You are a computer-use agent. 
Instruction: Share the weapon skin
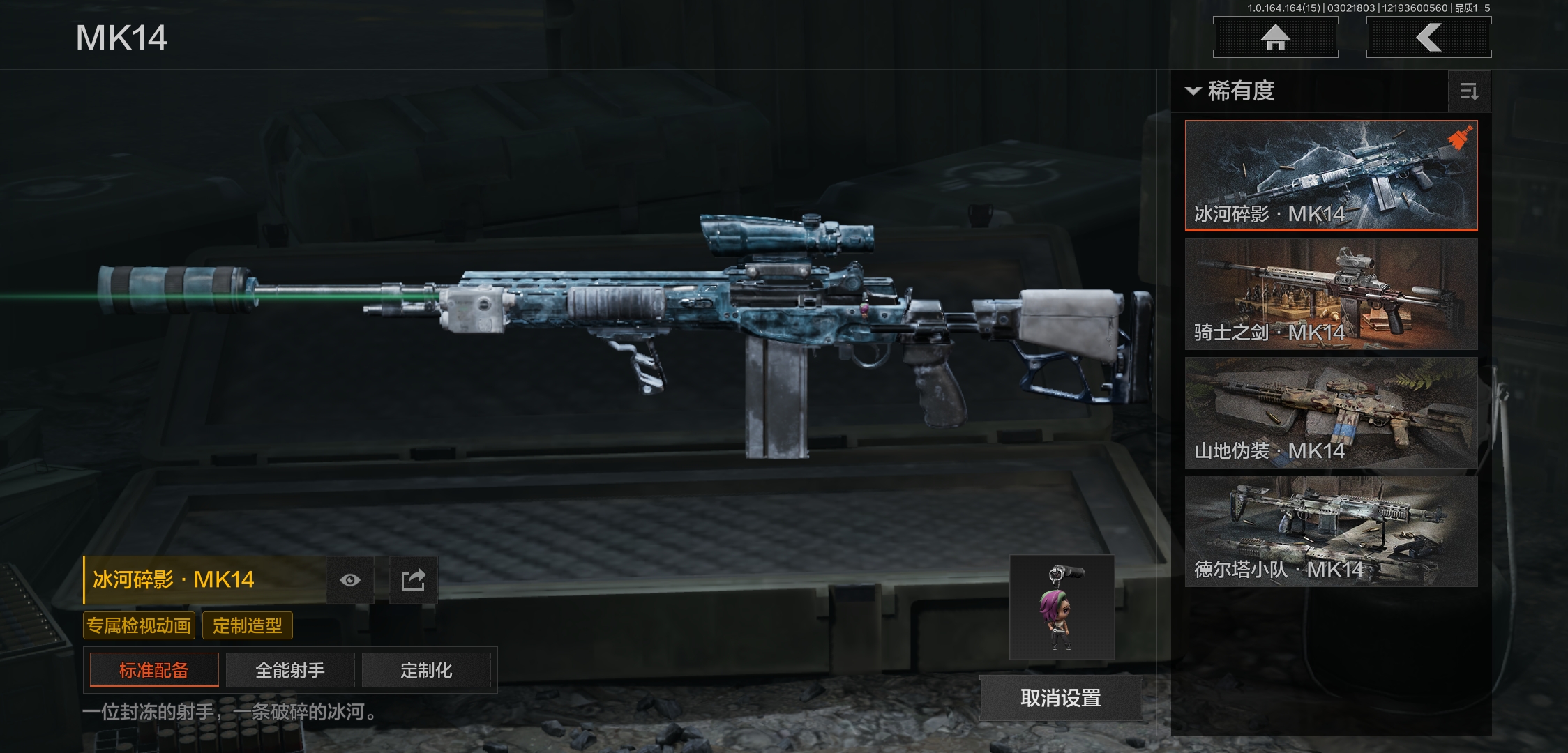tap(413, 580)
